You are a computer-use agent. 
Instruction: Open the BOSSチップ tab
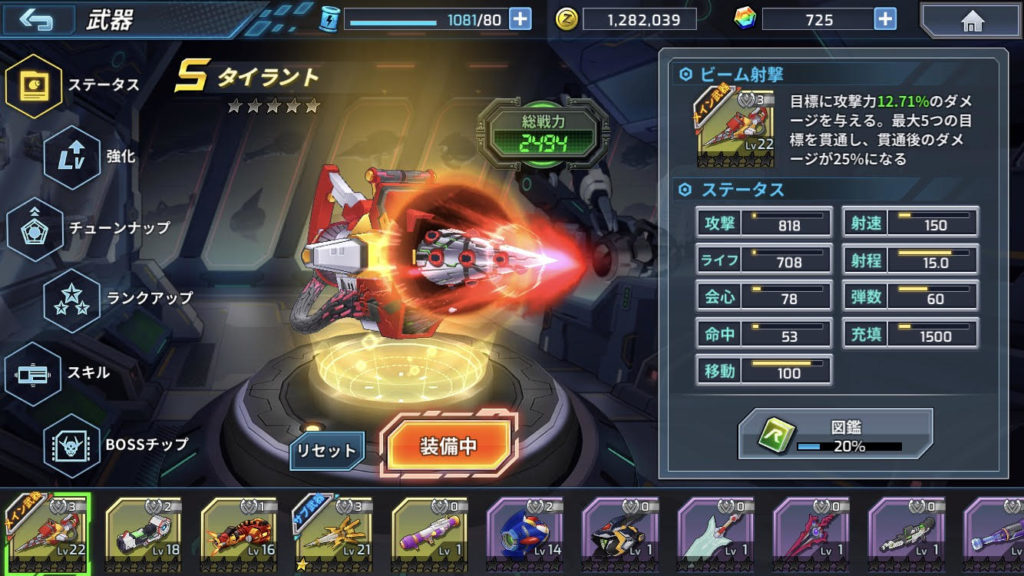(72, 444)
